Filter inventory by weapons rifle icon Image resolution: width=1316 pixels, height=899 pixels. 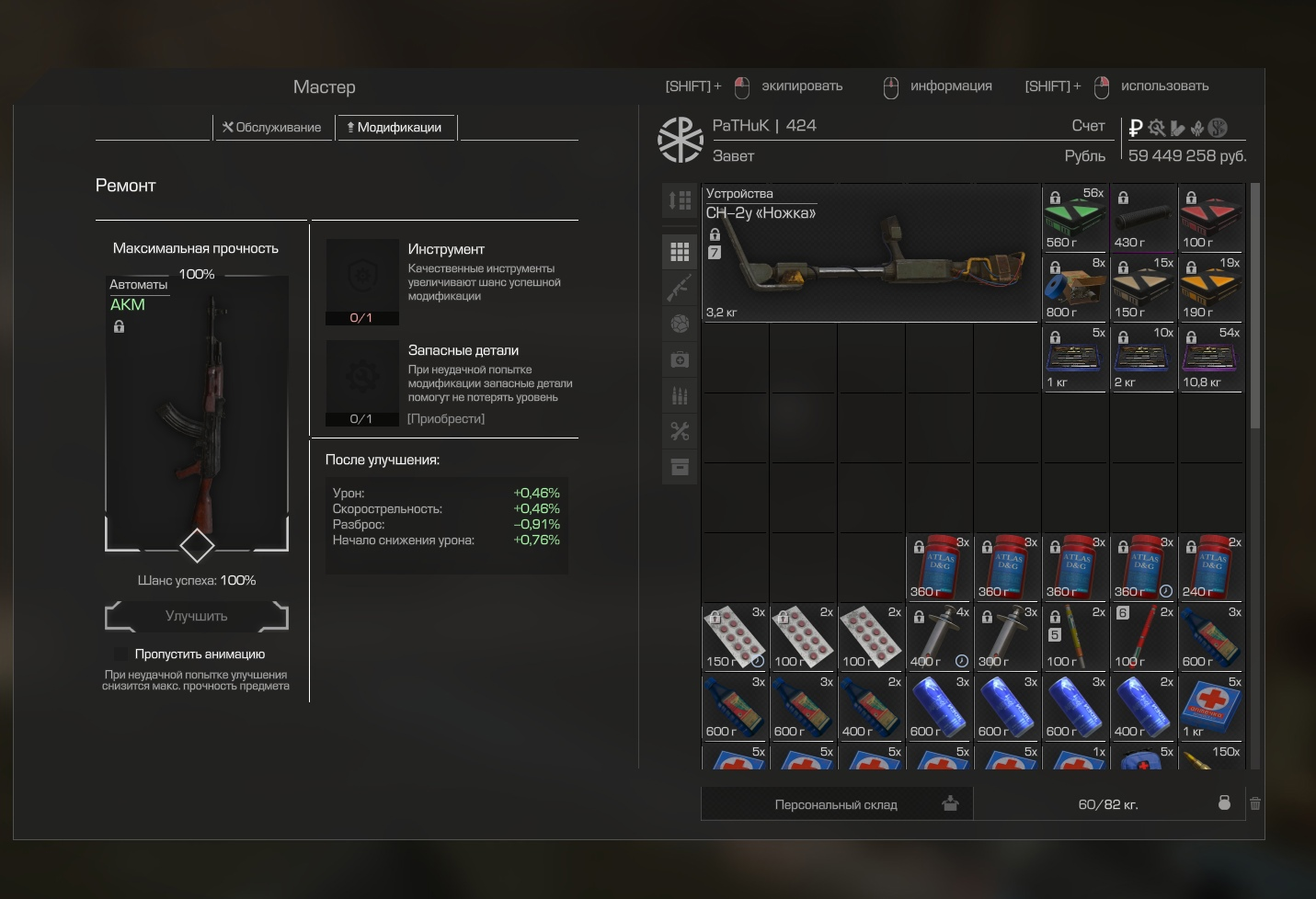click(x=680, y=288)
